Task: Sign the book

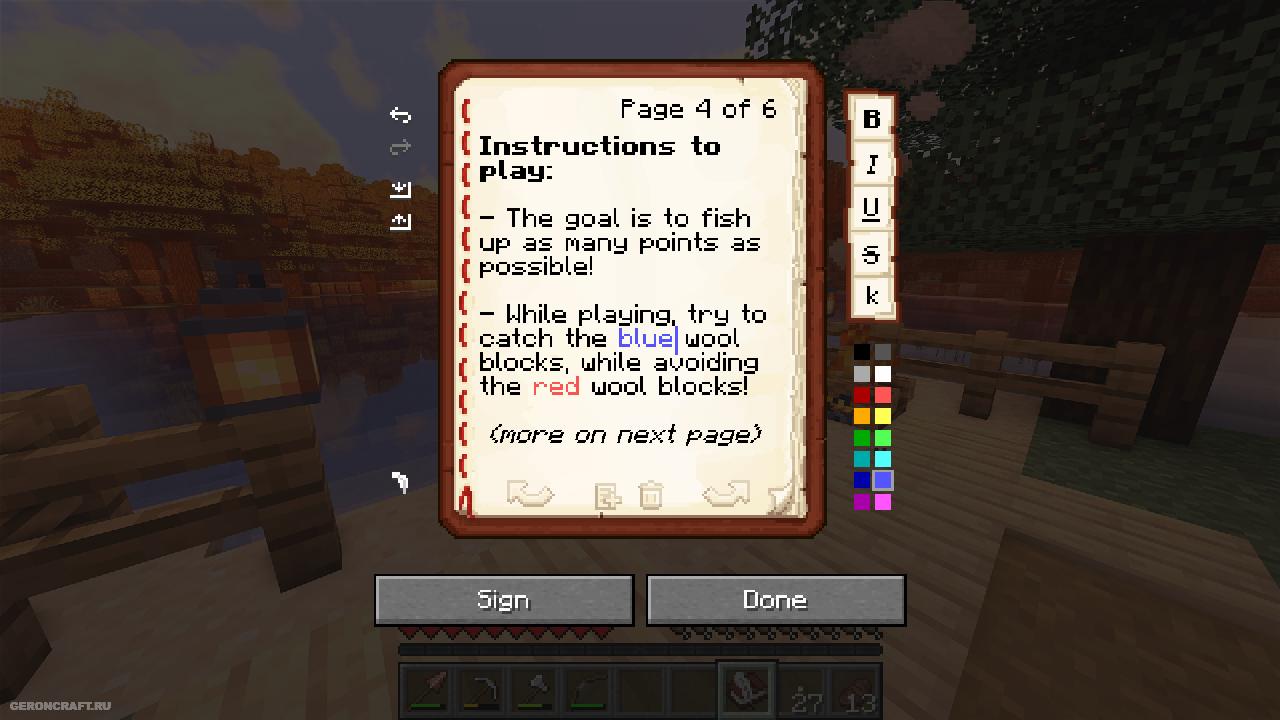Action: click(503, 600)
